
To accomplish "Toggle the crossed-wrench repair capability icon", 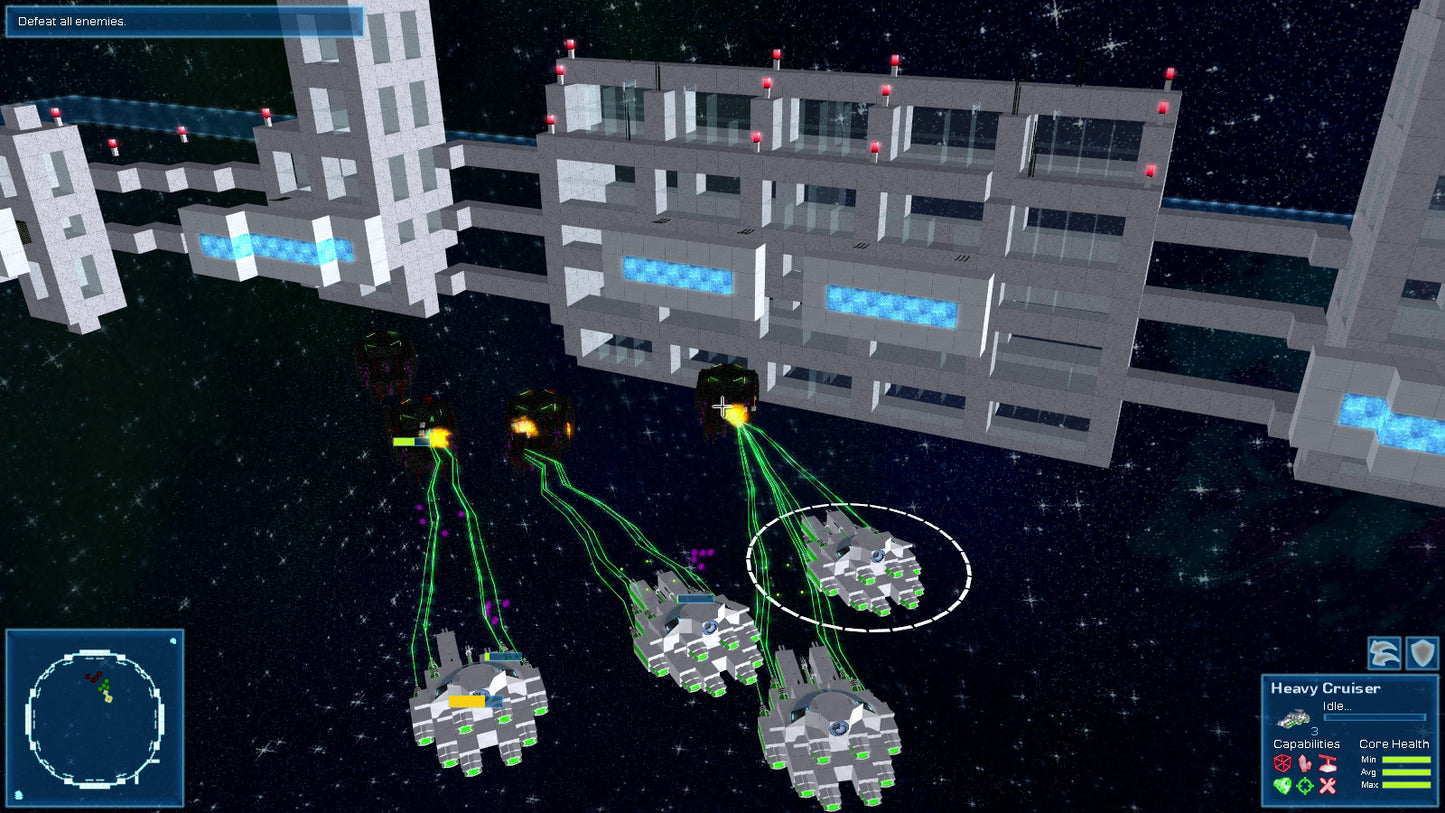I will tap(1326, 785).
